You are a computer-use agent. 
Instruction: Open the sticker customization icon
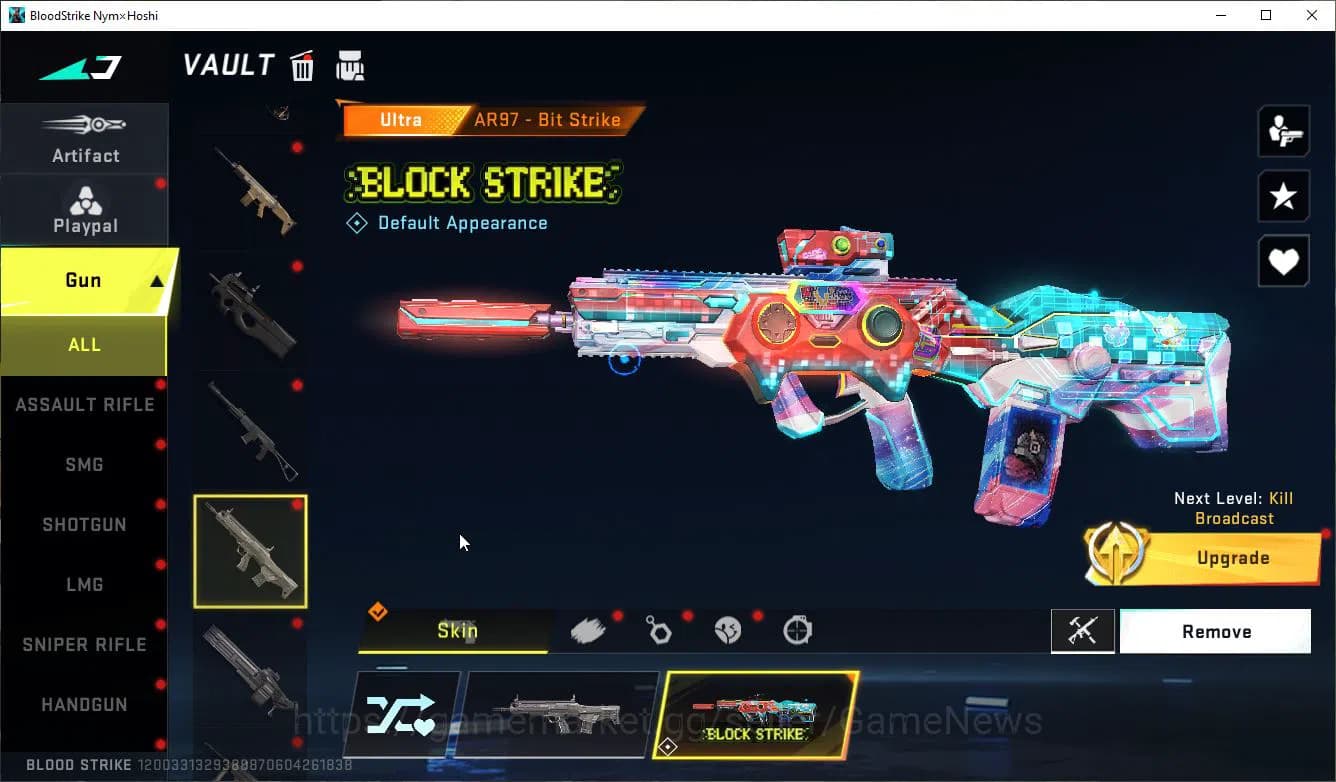point(727,629)
